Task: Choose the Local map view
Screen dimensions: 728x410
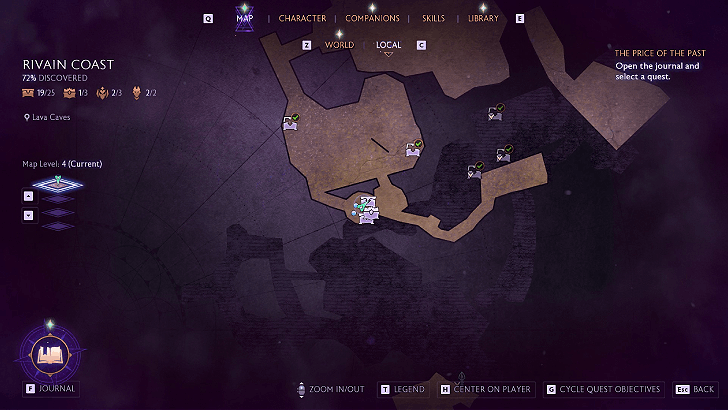Action: click(389, 45)
